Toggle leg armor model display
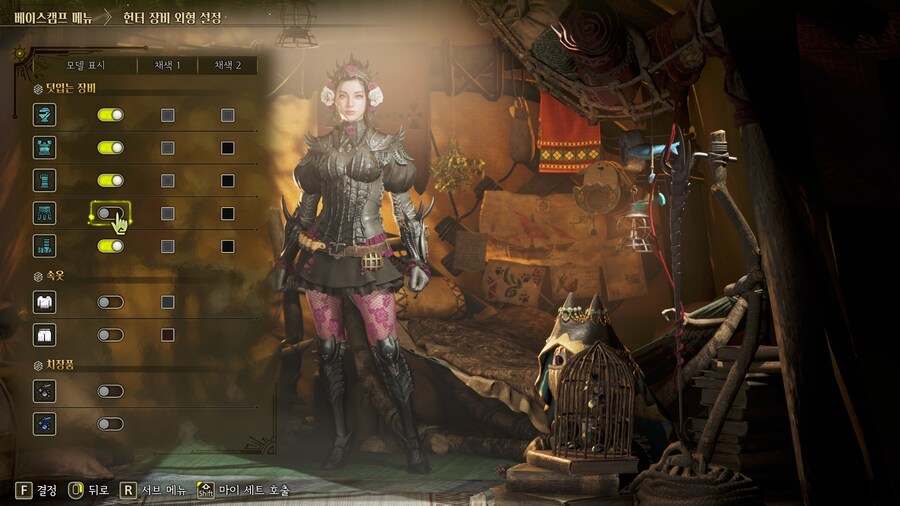This screenshot has width=900, height=506. pos(110,245)
